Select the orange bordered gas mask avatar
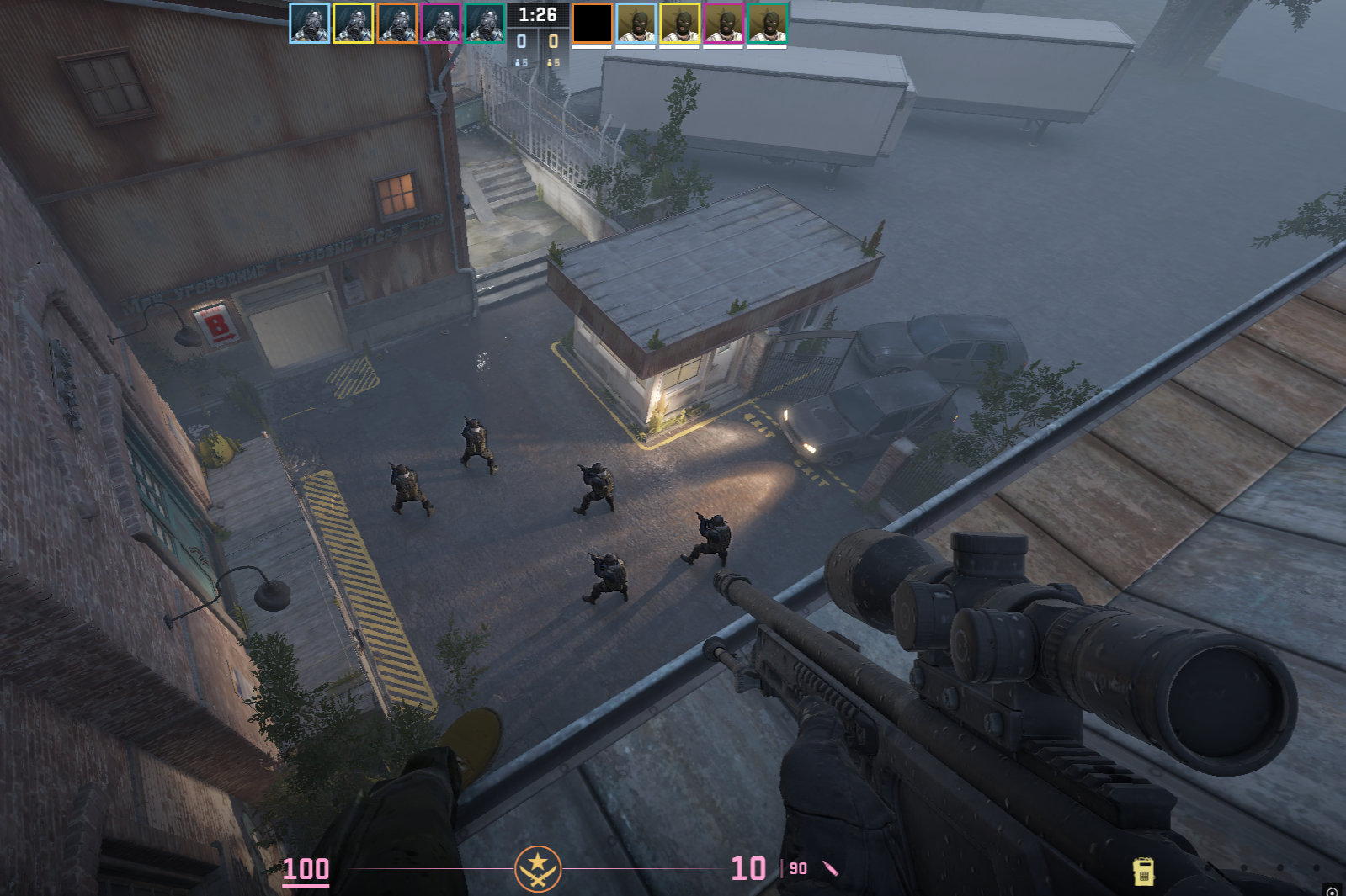The height and width of the screenshot is (896, 1346). 397,24
